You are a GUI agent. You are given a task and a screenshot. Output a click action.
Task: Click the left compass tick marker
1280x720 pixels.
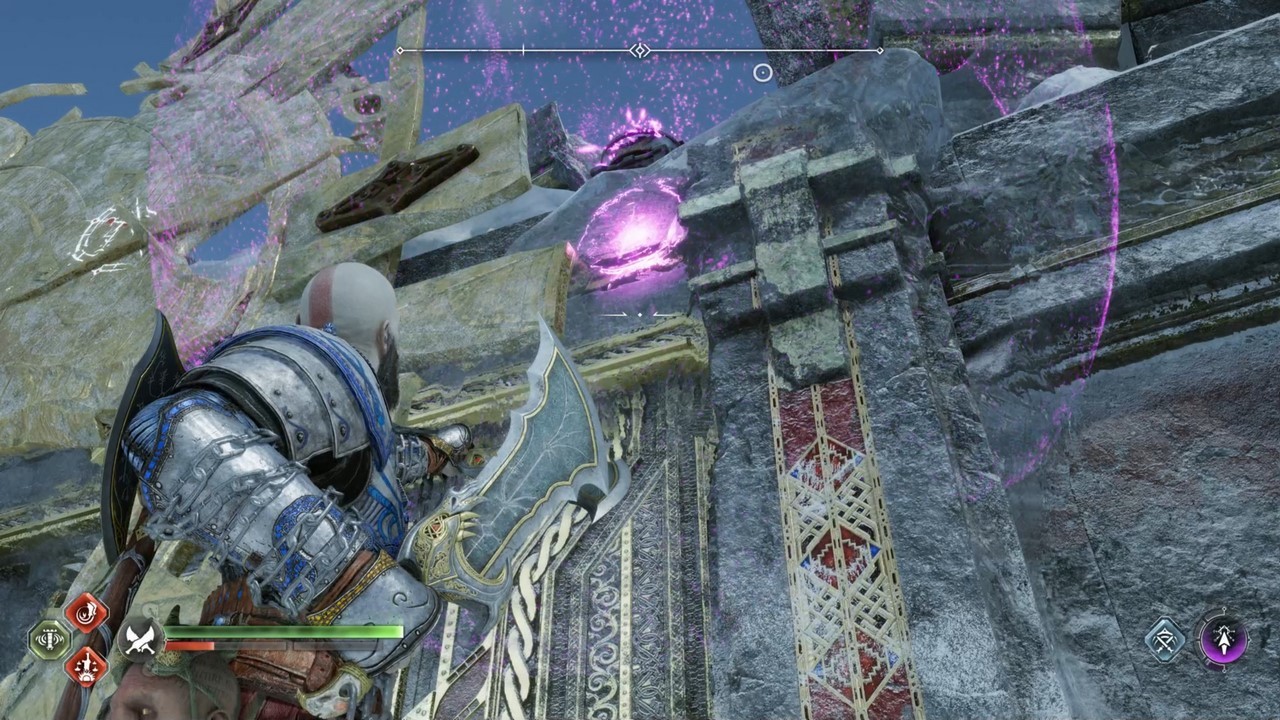tap(523, 49)
